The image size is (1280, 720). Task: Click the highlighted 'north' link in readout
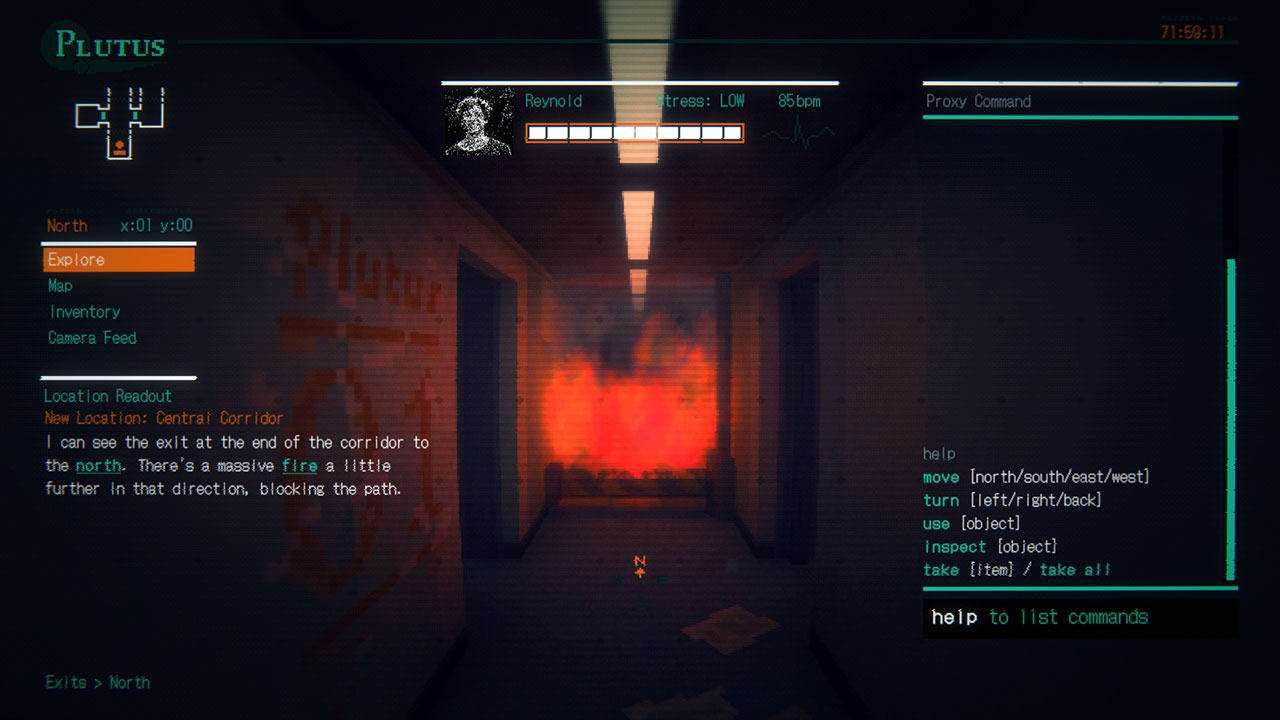pos(98,466)
